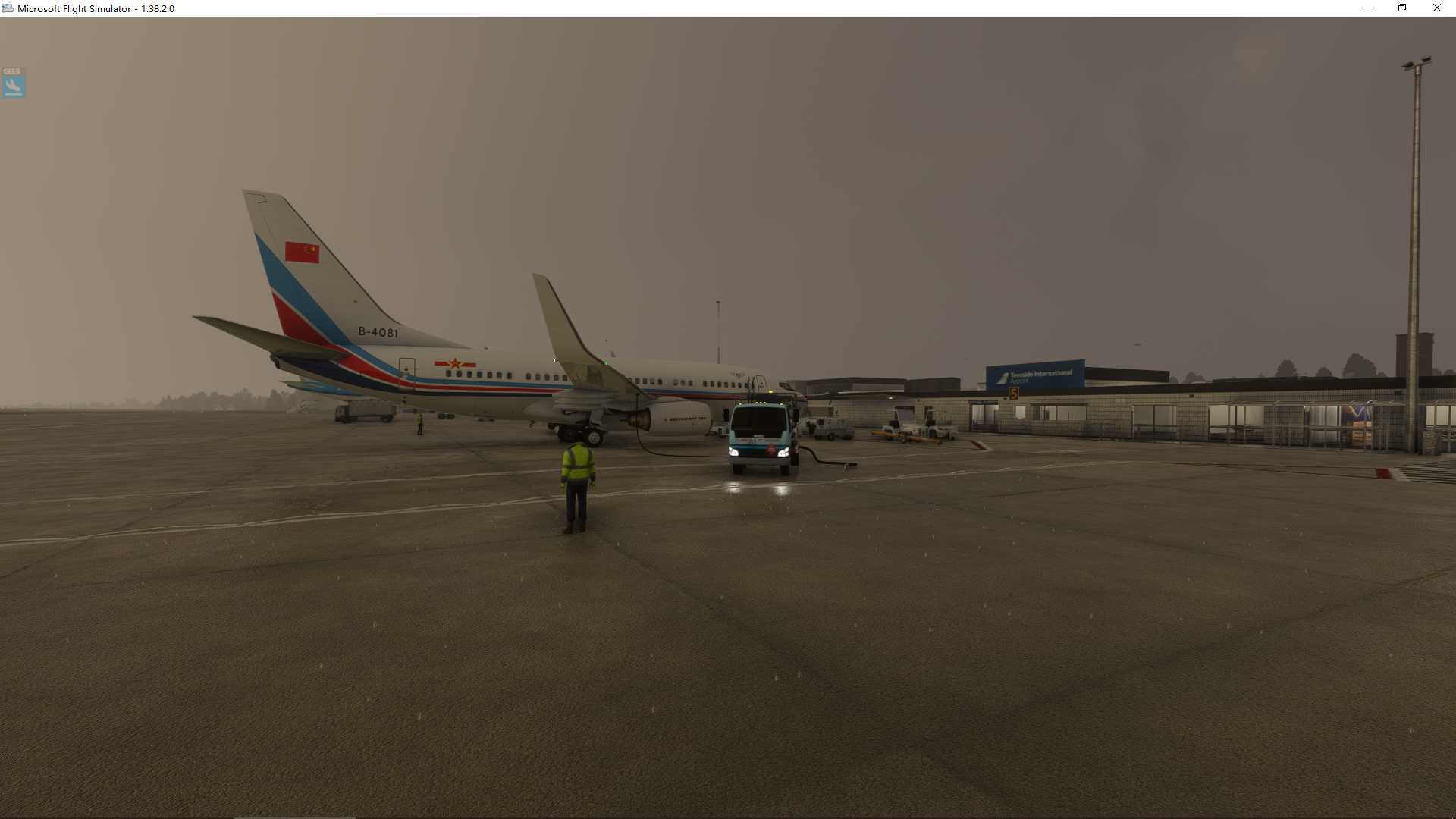Image resolution: width=1456 pixels, height=819 pixels.
Task: Restore down the simulator window
Action: click(x=1402, y=8)
